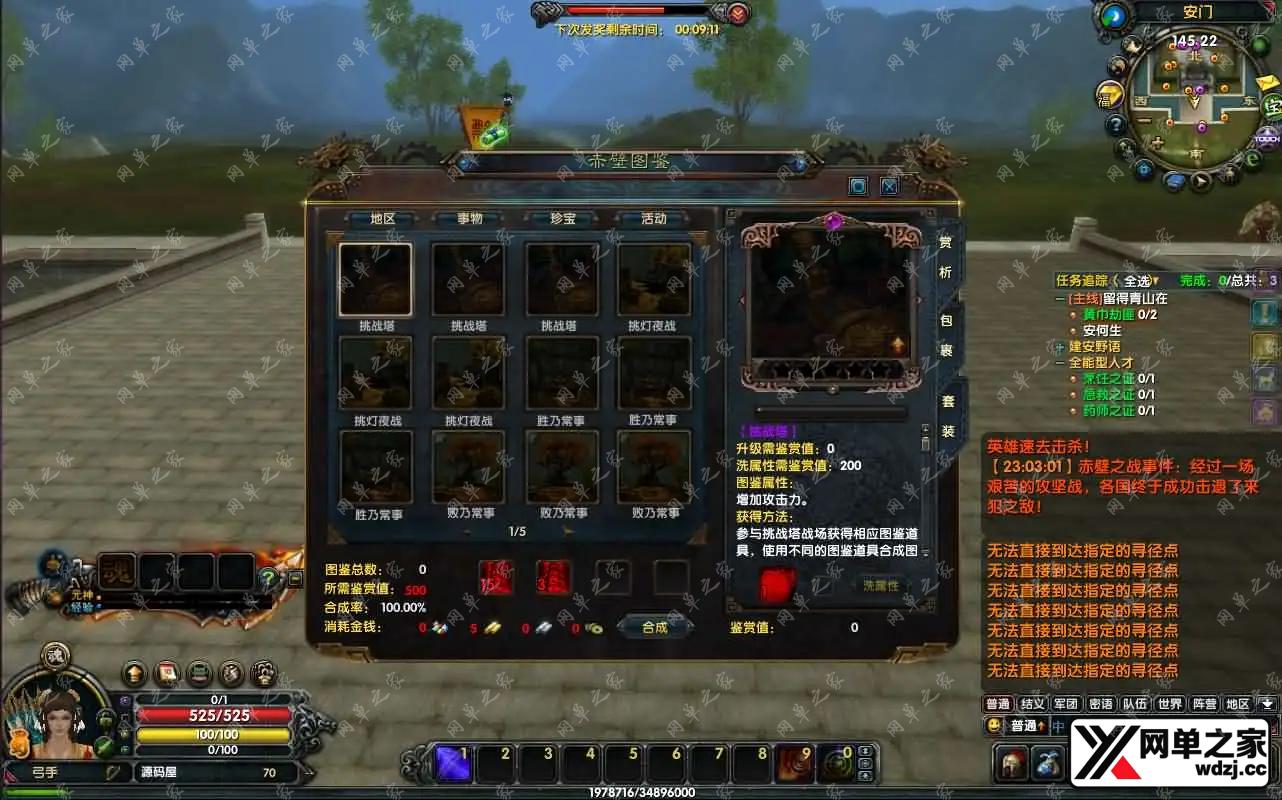
Task: Switch to the 包裹 side tab
Action: coord(946,335)
